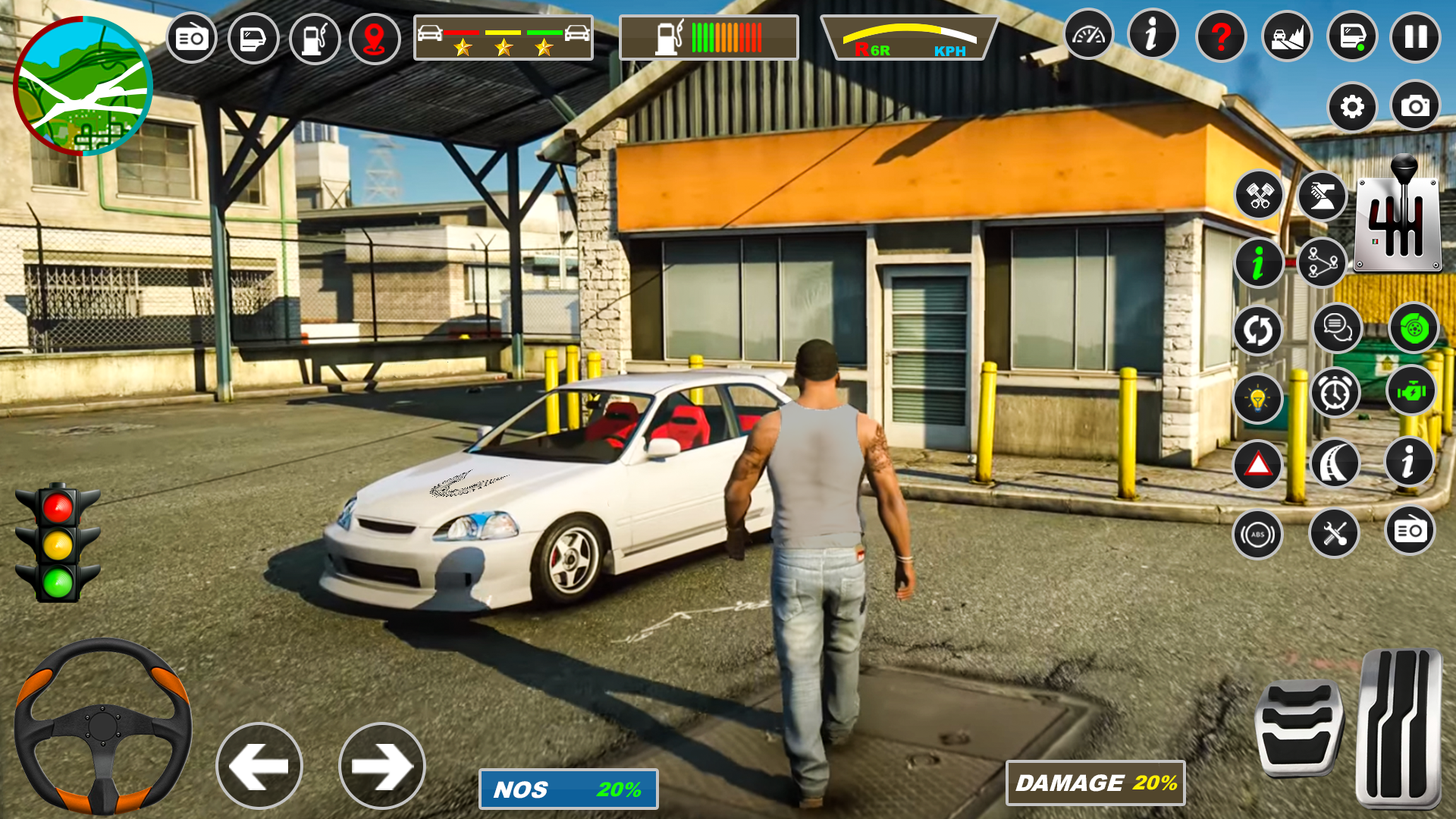Click the green info icon

point(1258,262)
